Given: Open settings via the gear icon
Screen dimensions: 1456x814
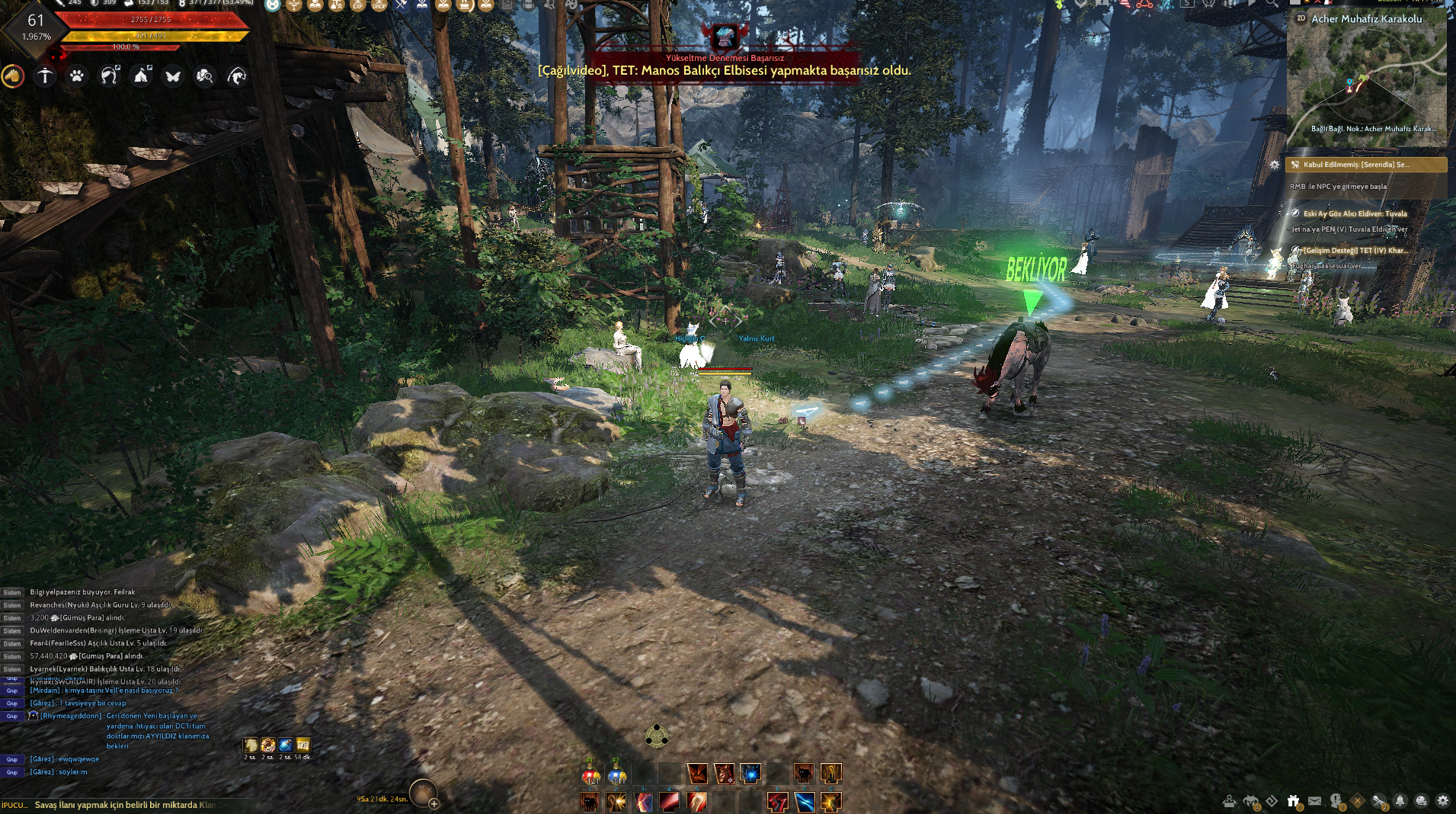Looking at the screenshot, I should 1444,800.
